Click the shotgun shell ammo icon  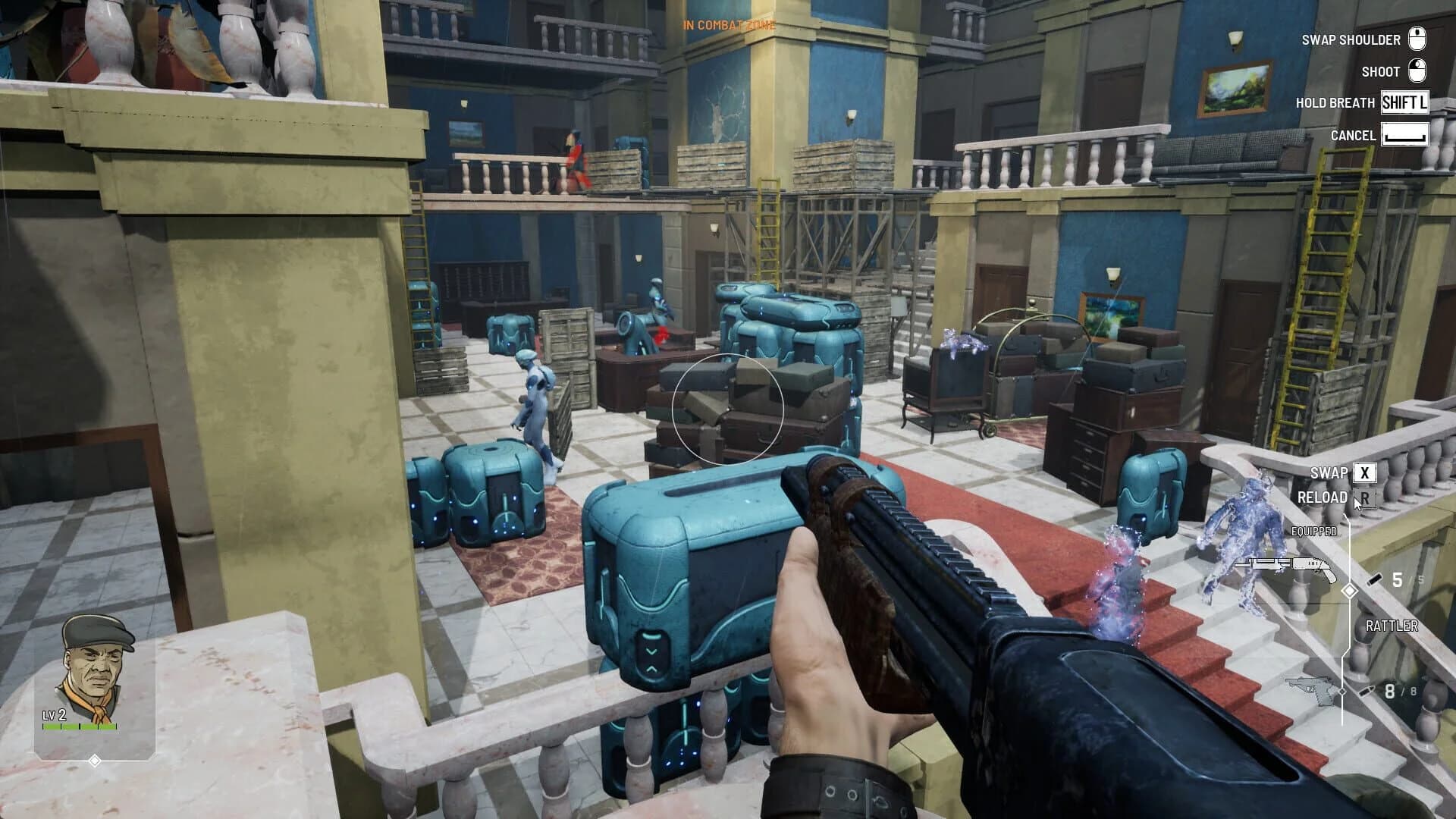click(1375, 579)
